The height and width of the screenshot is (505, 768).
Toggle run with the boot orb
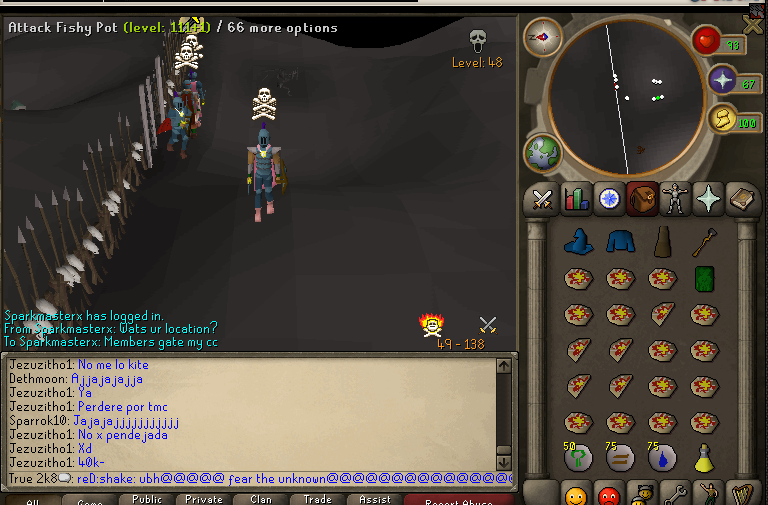point(722,119)
